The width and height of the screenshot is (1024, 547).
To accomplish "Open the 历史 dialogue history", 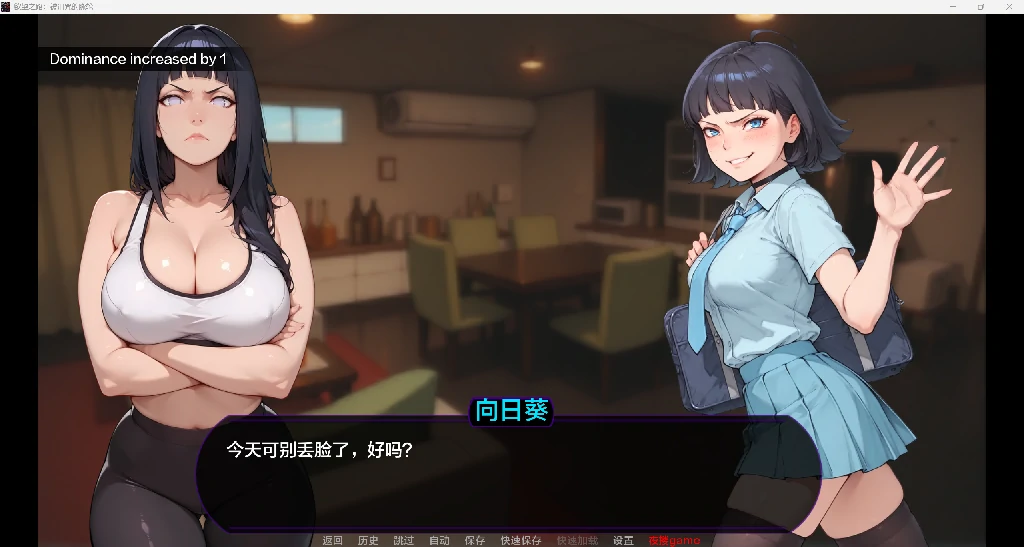I will (x=368, y=540).
